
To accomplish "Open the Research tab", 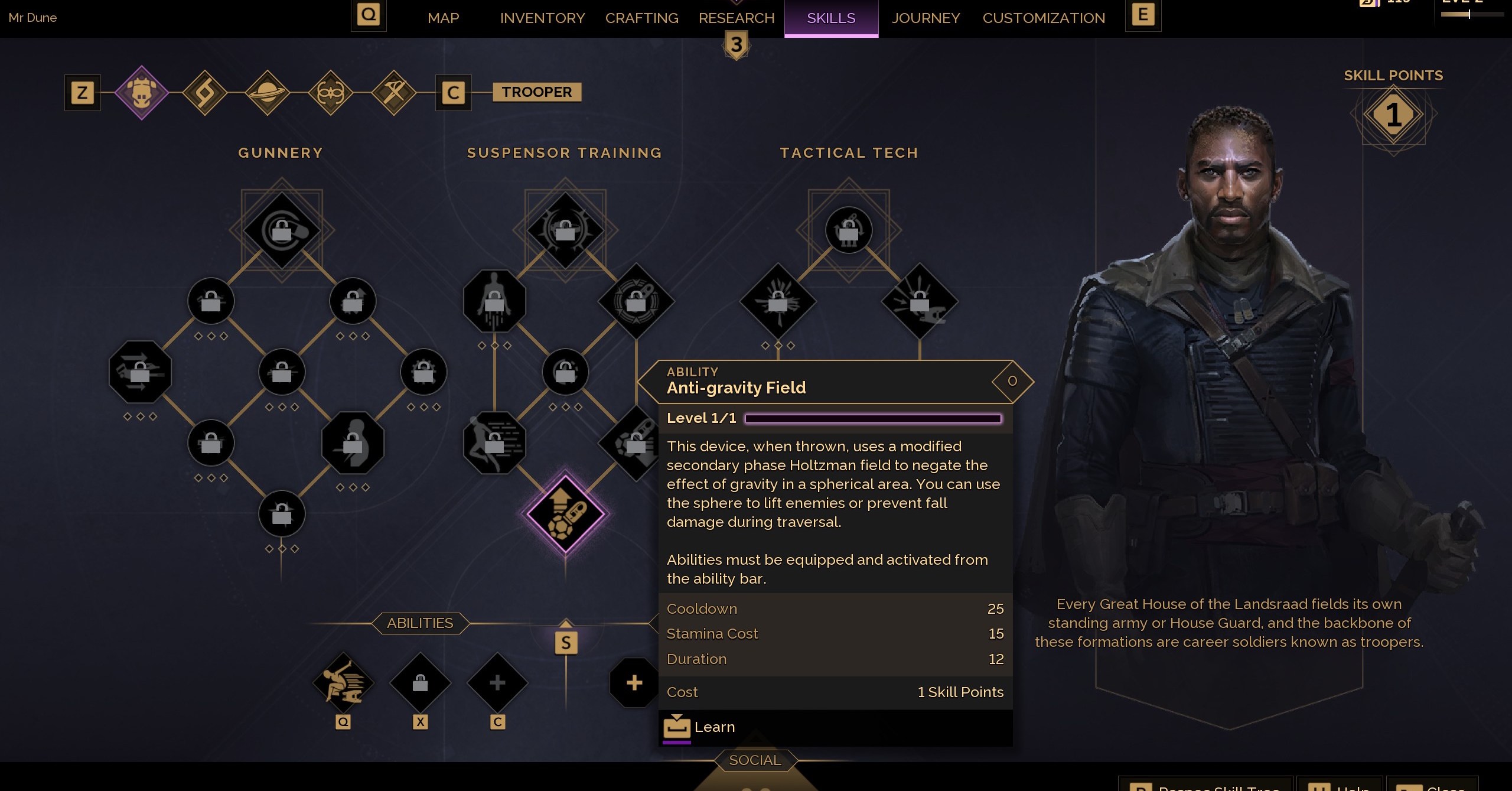I will point(736,18).
